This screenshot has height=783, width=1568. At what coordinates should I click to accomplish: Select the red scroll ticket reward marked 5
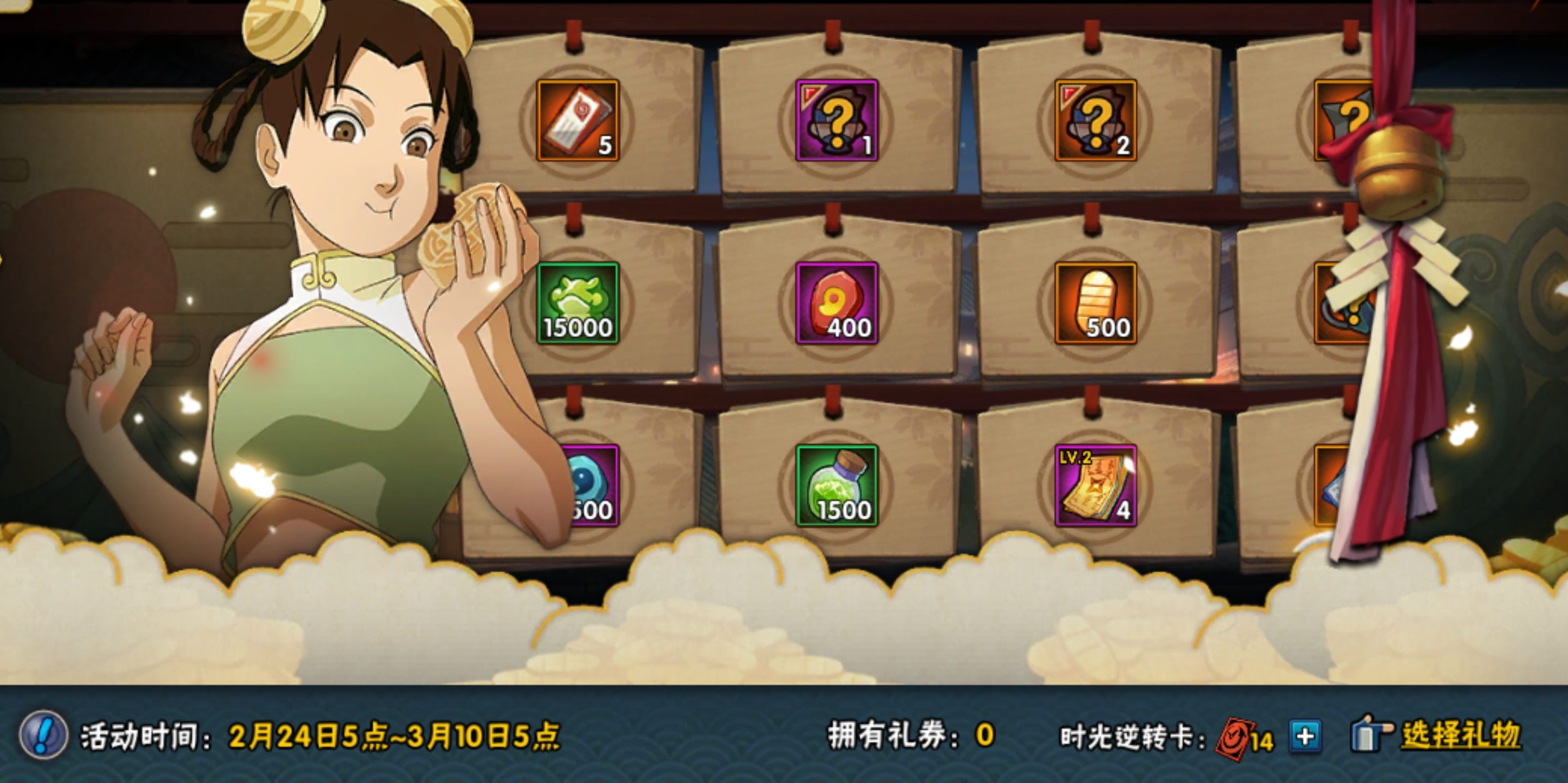pos(577,121)
